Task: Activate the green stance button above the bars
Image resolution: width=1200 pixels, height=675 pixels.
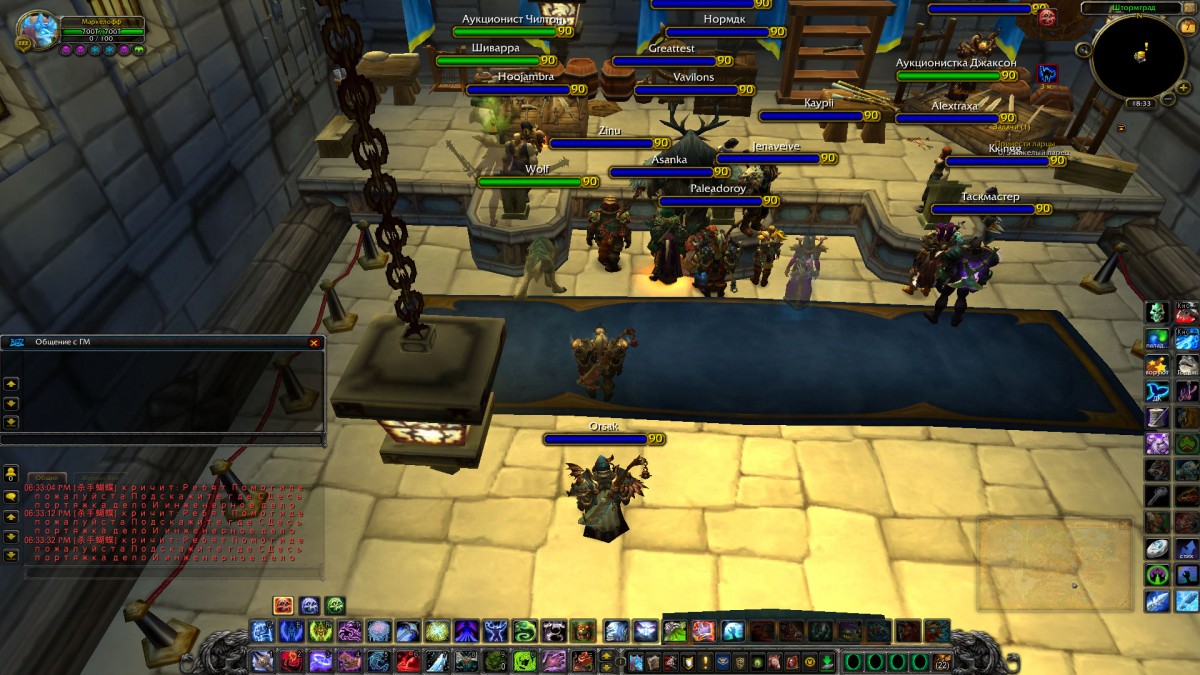Action: coord(335,605)
